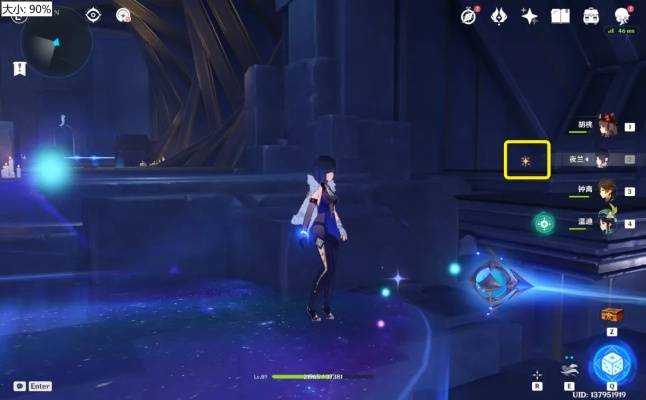Activate the dice-shaped Elemental Burst icon
The height and width of the screenshot is (400, 646).
[610, 362]
